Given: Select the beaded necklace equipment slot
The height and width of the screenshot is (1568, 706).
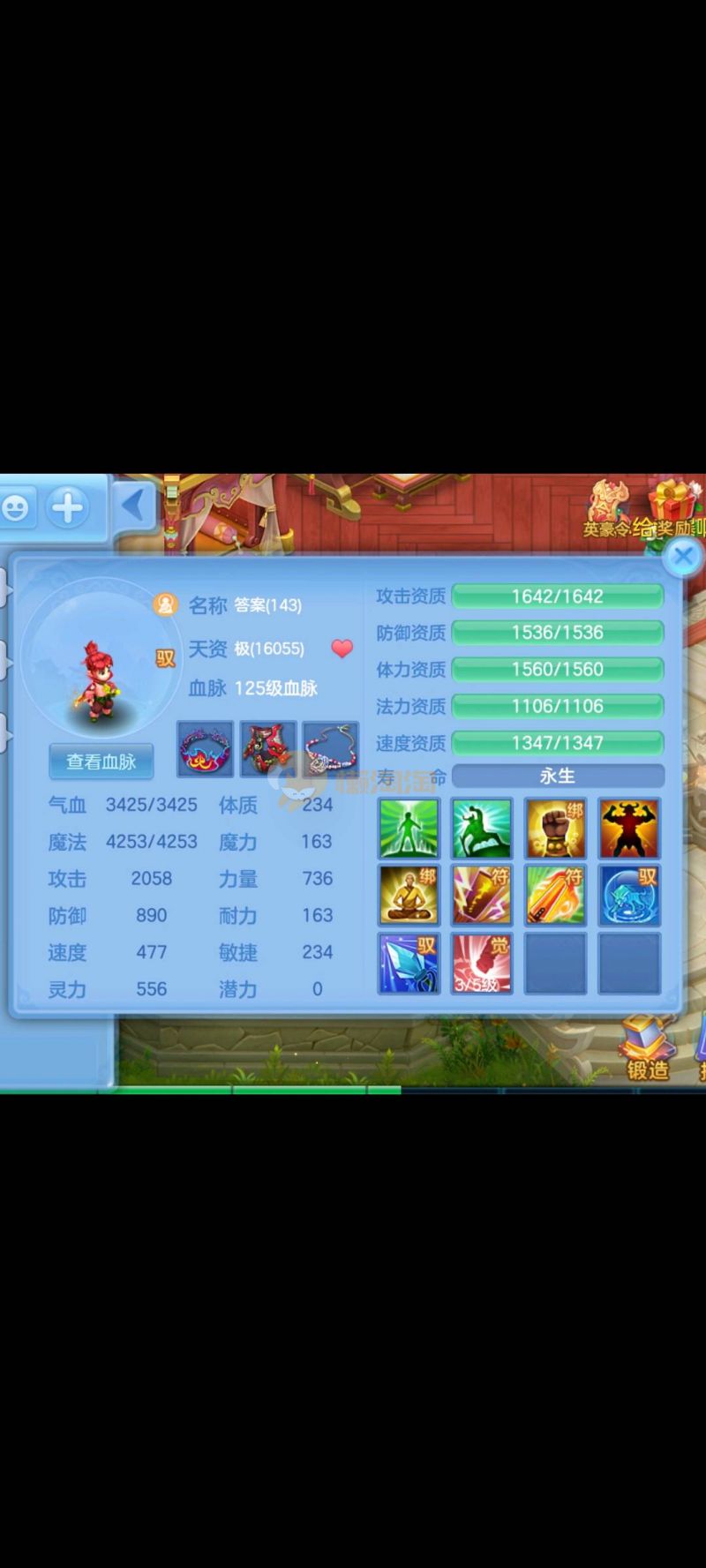Looking at the screenshot, I should click(330, 749).
